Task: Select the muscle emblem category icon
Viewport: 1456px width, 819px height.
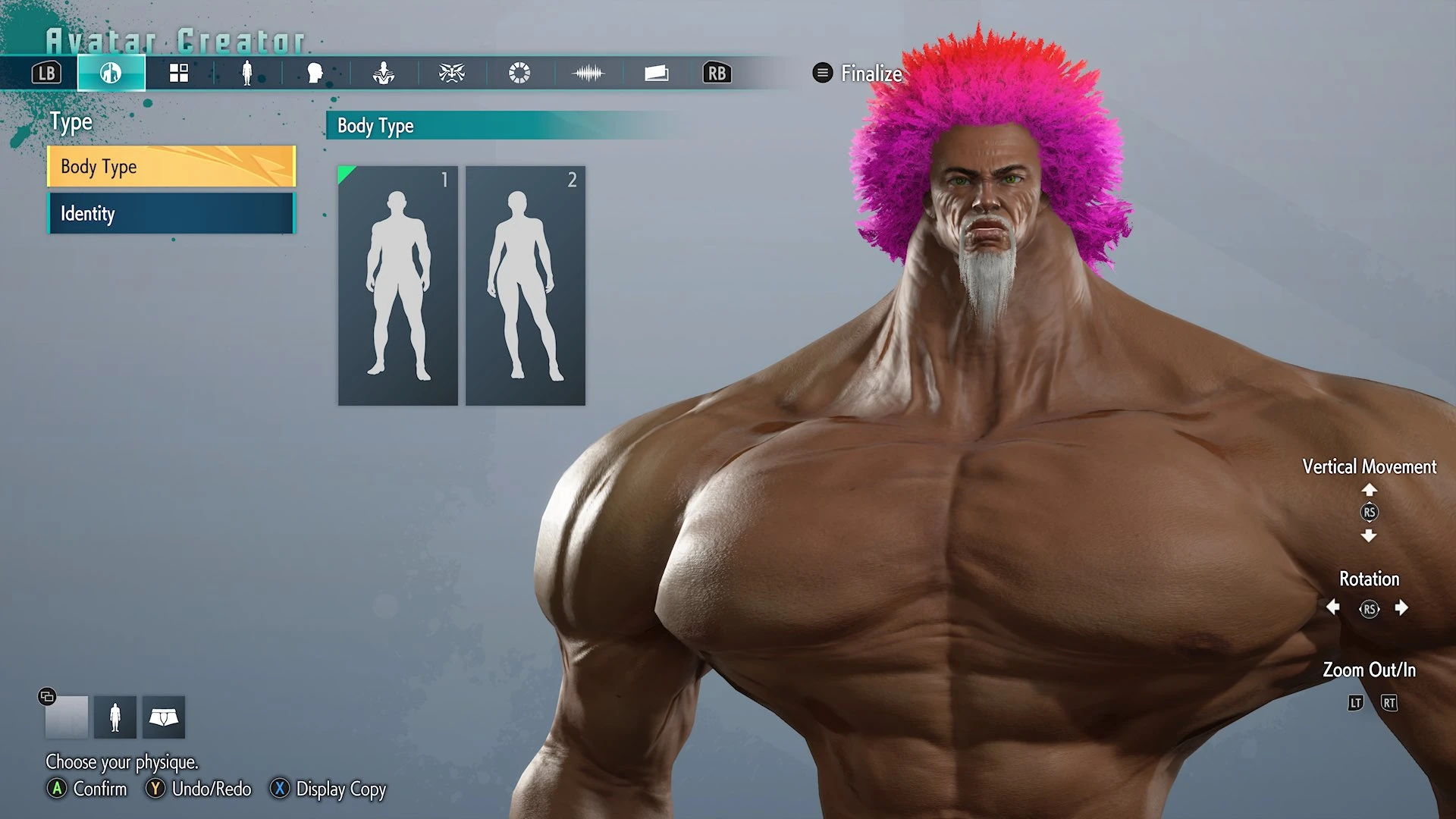Action: (384, 74)
